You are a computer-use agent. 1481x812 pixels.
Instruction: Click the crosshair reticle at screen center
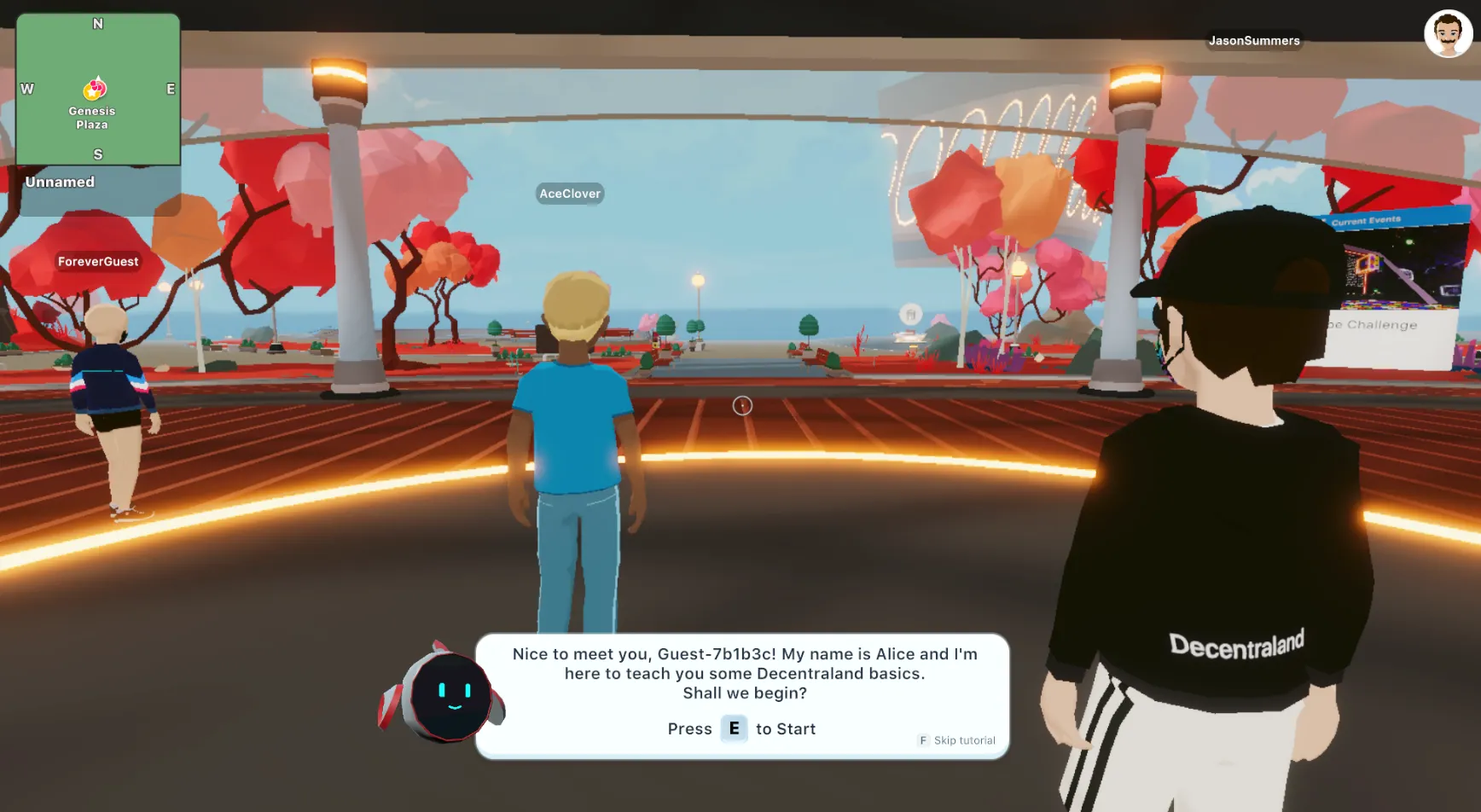pyautogui.click(x=742, y=406)
